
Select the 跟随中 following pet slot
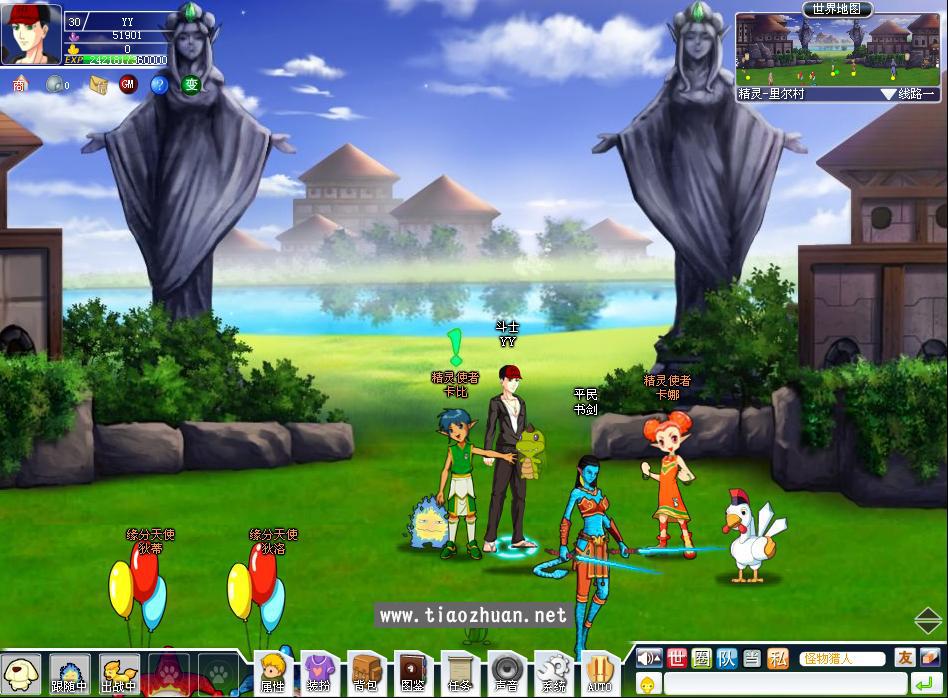pyautogui.click(x=69, y=674)
